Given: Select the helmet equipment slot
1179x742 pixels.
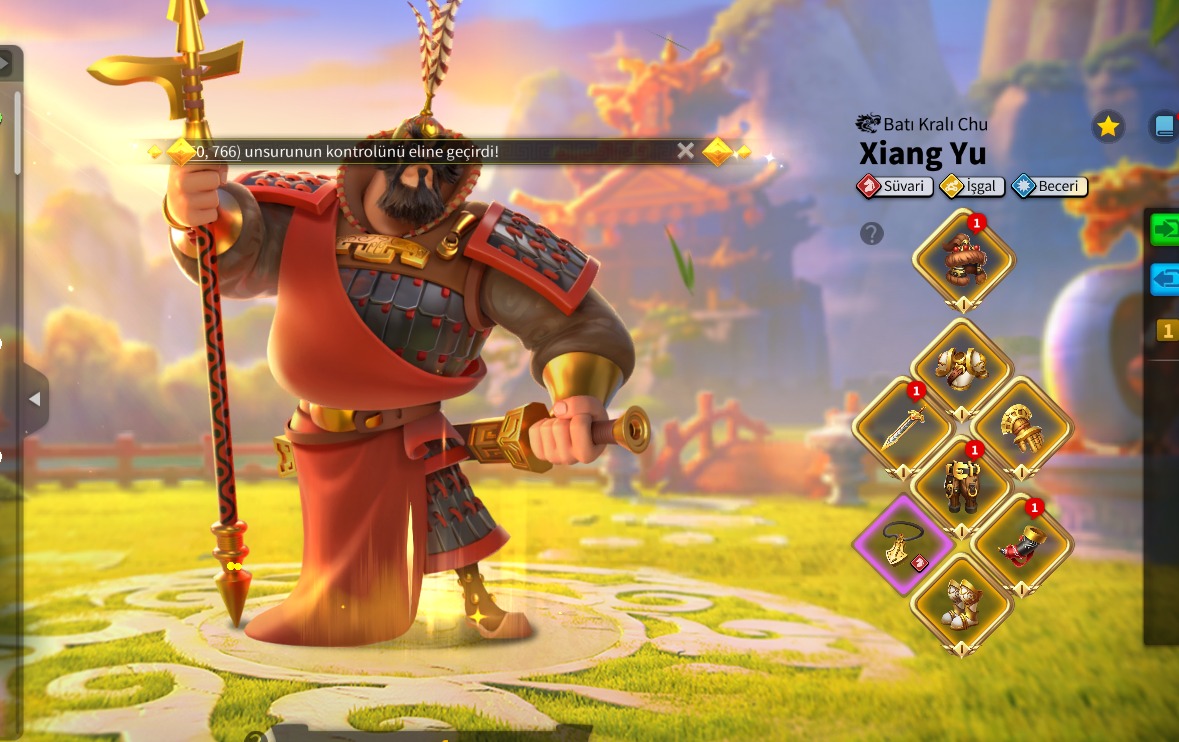Looking at the screenshot, I should coord(963,258).
